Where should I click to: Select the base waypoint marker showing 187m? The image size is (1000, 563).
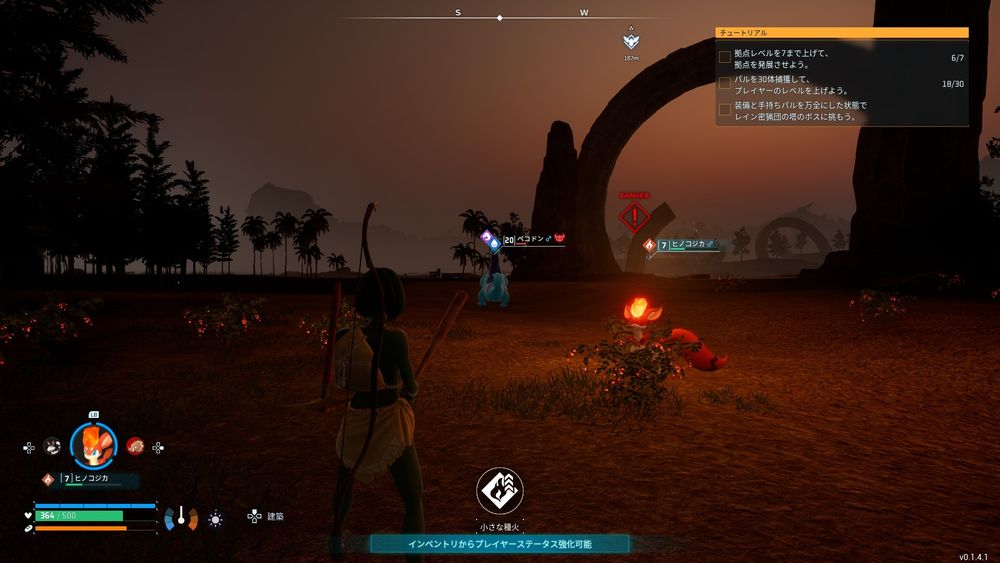point(630,42)
